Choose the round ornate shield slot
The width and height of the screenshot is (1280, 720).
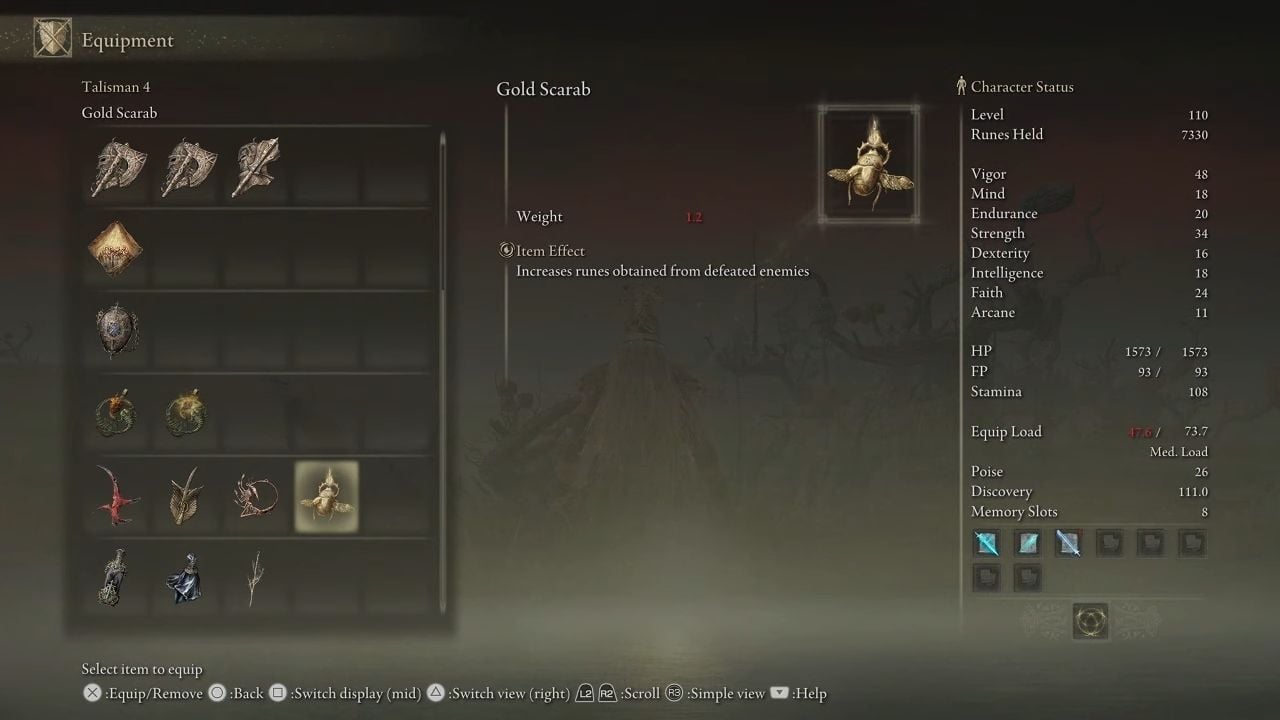pyautogui.click(x=116, y=330)
